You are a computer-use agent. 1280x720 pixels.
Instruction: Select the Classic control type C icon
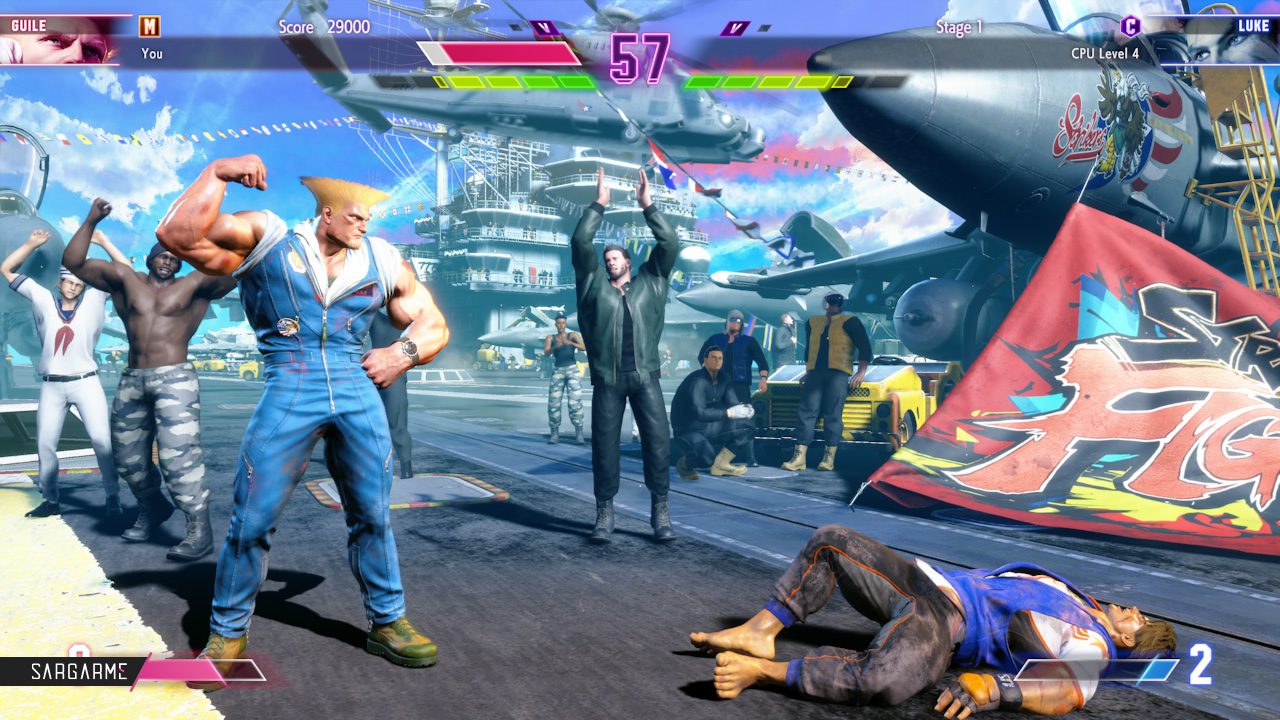pos(1130,27)
